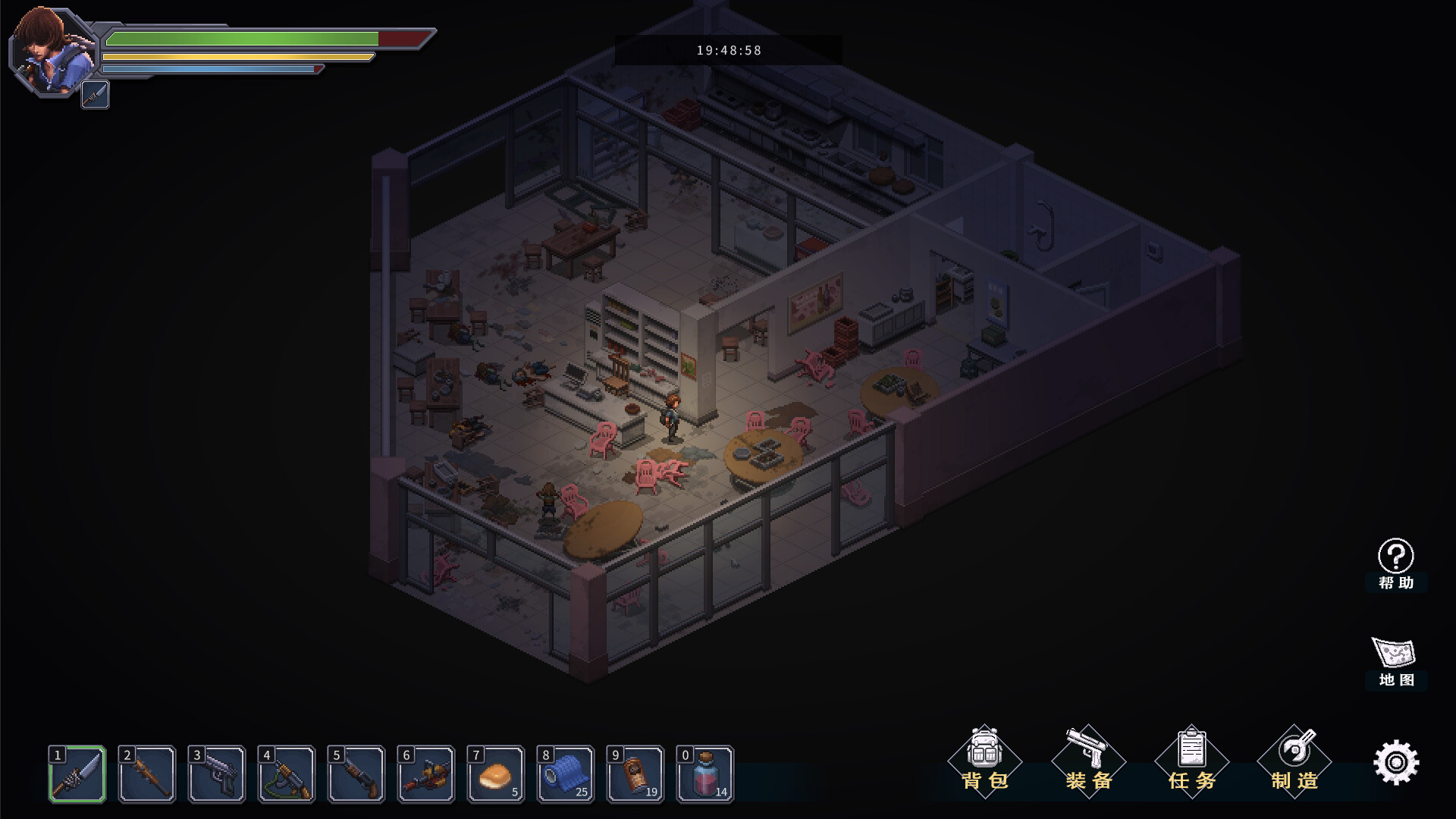Click the equipped knife icon below portrait
Viewport: 1456px width, 819px height.
coord(96,95)
